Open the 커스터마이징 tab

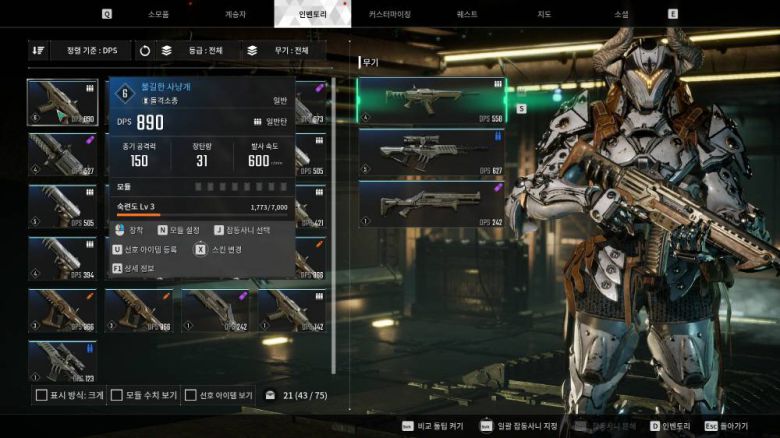[389, 14]
